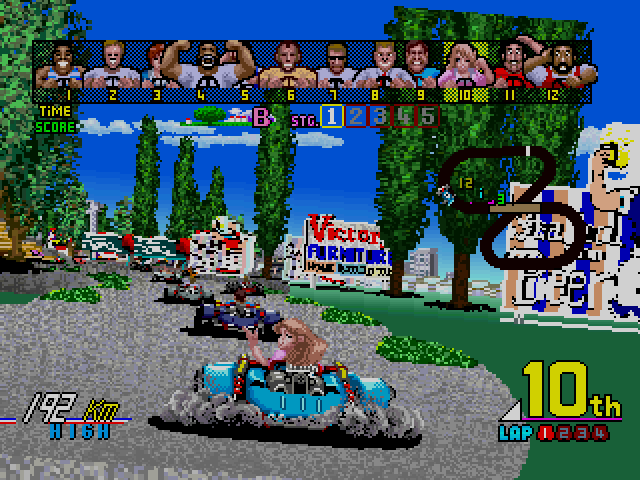Viewport: 640px width, 480px height.
Task: Choose the stage 5 indicator box
Action: coord(427,117)
